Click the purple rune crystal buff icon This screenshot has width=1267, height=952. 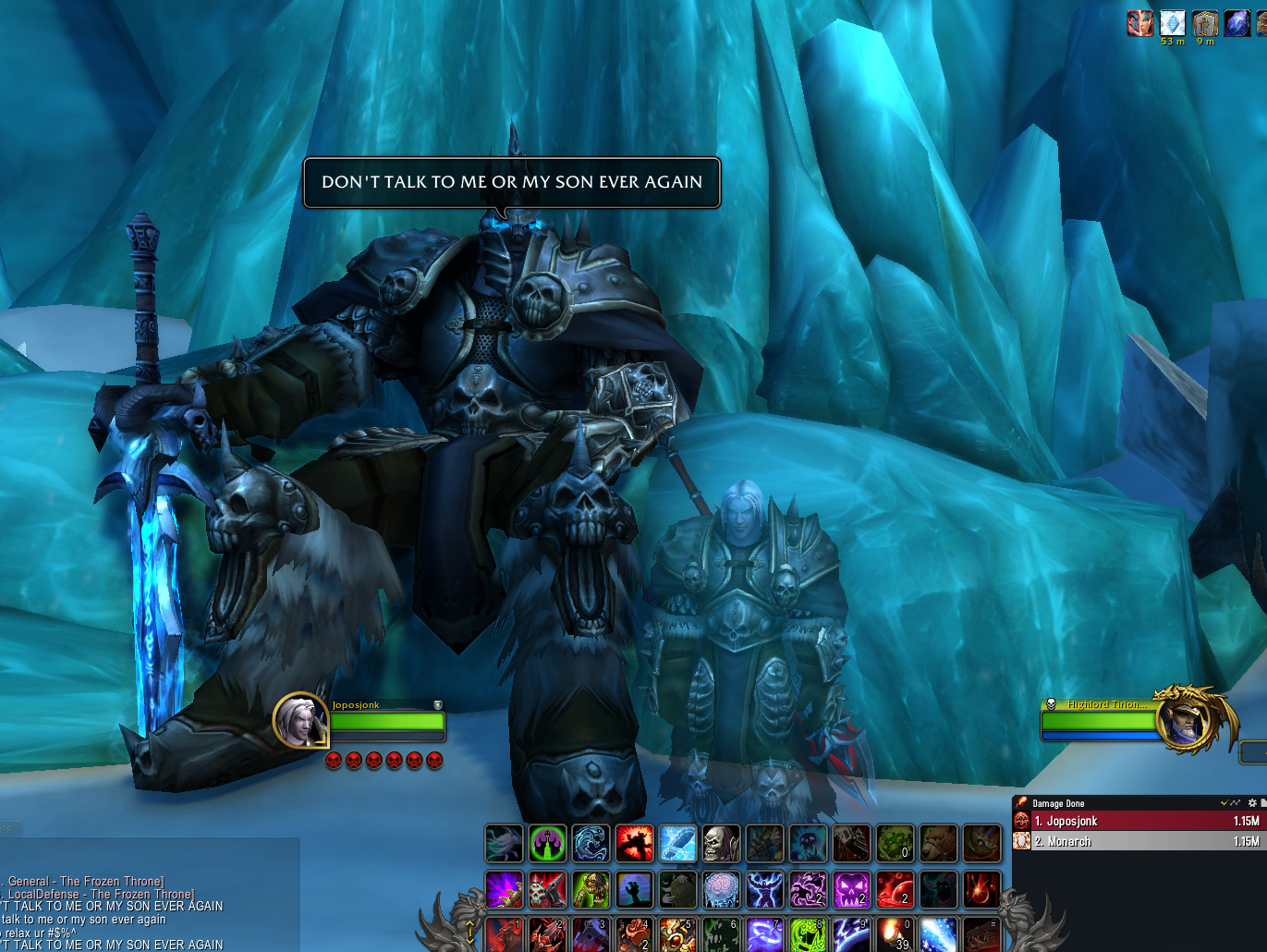[1237, 23]
